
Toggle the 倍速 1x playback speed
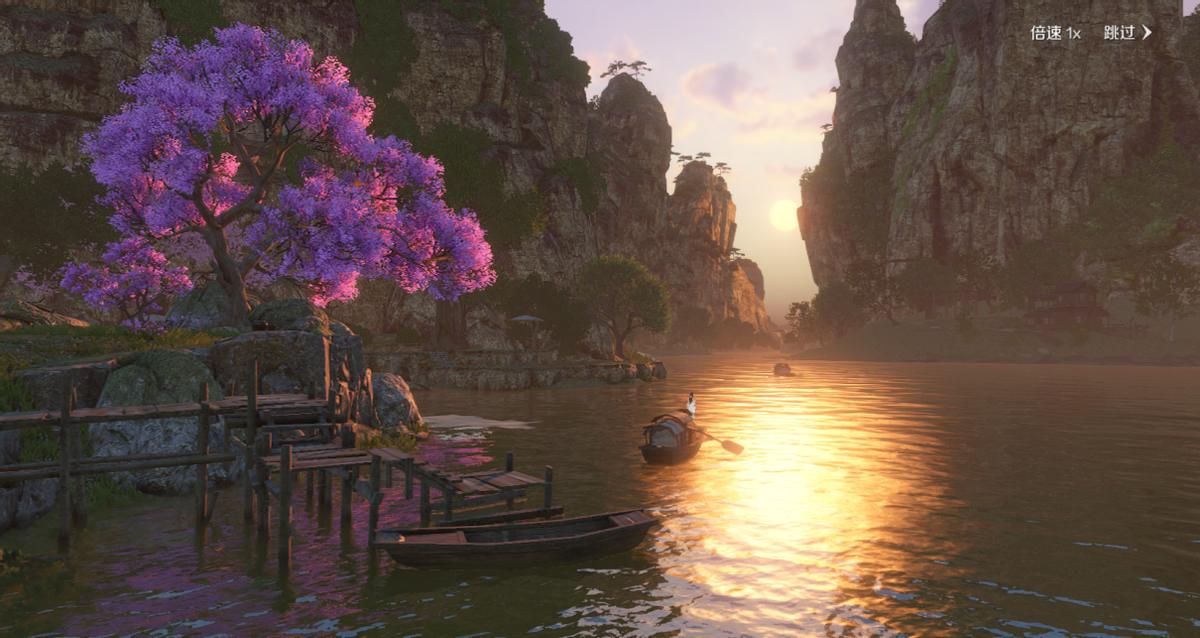tap(1055, 33)
